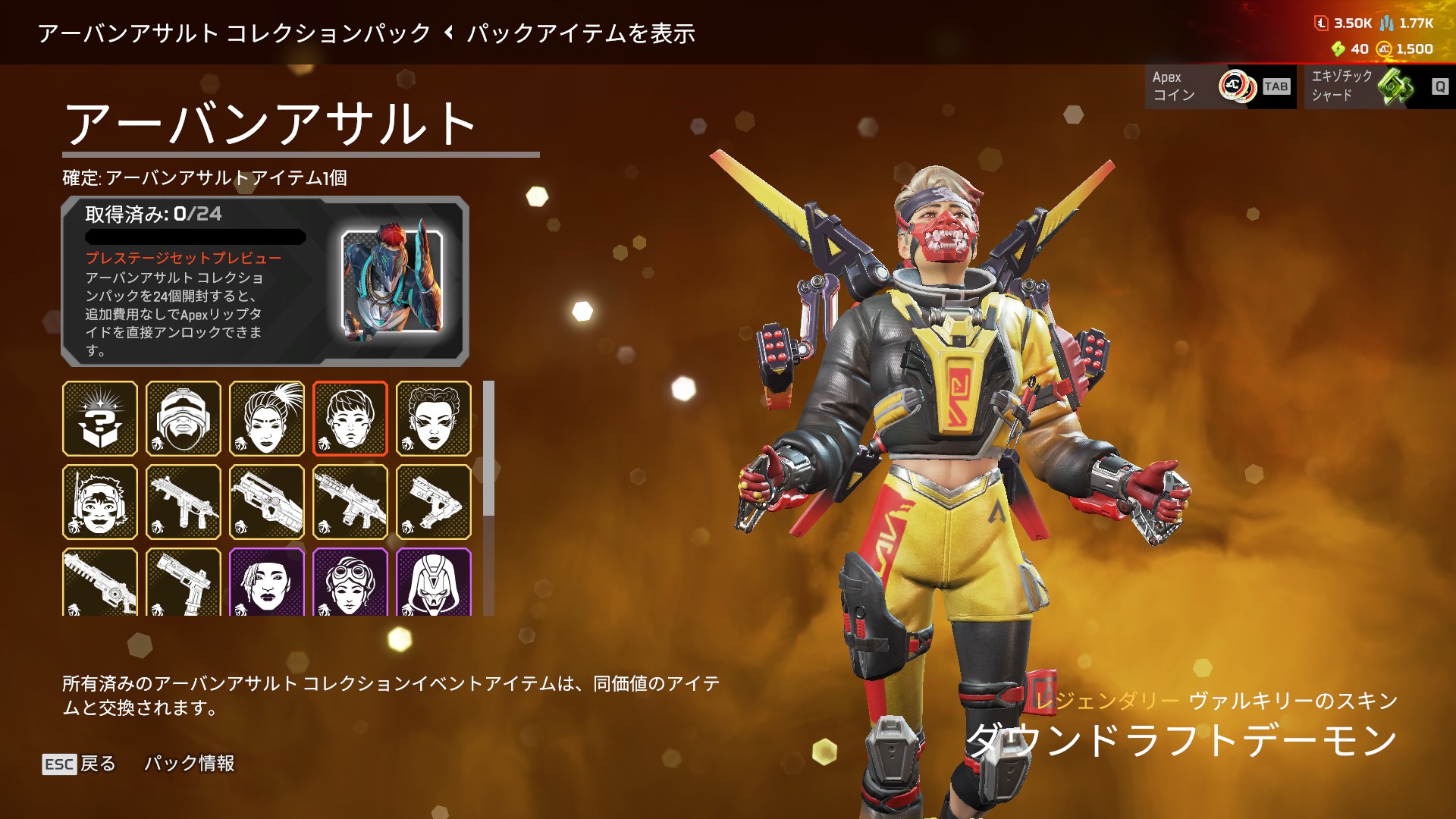The width and height of the screenshot is (1456, 819).
Task: Choose the braided-hair legend skin tile
Action: pyautogui.click(x=434, y=419)
